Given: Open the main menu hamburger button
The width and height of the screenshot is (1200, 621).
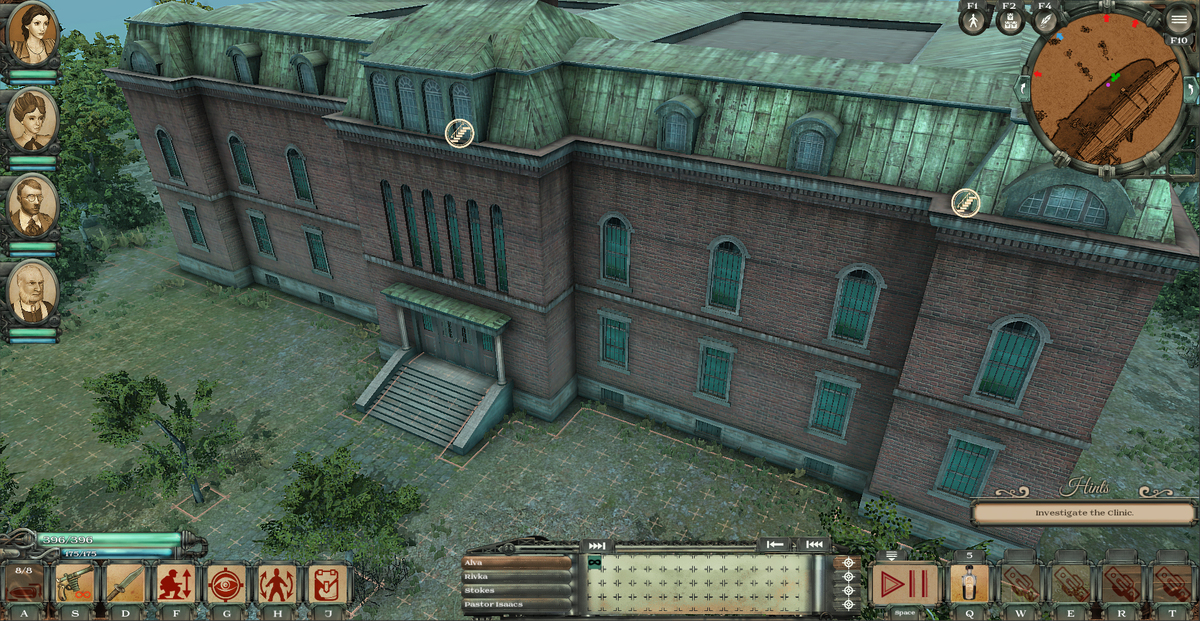Looking at the screenshot, I should pyautogui.click(x=1178, y=19).
